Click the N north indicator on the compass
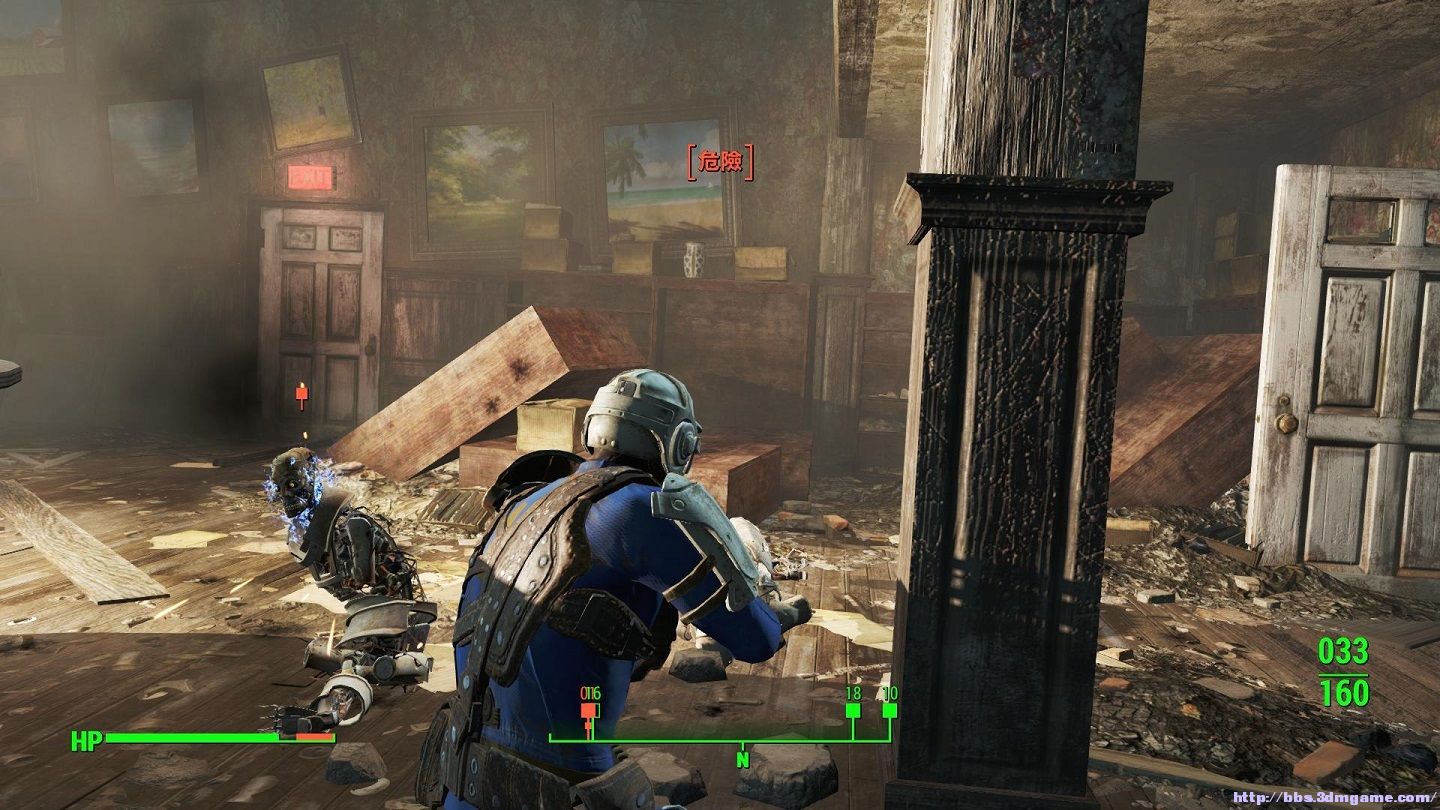 743,759
